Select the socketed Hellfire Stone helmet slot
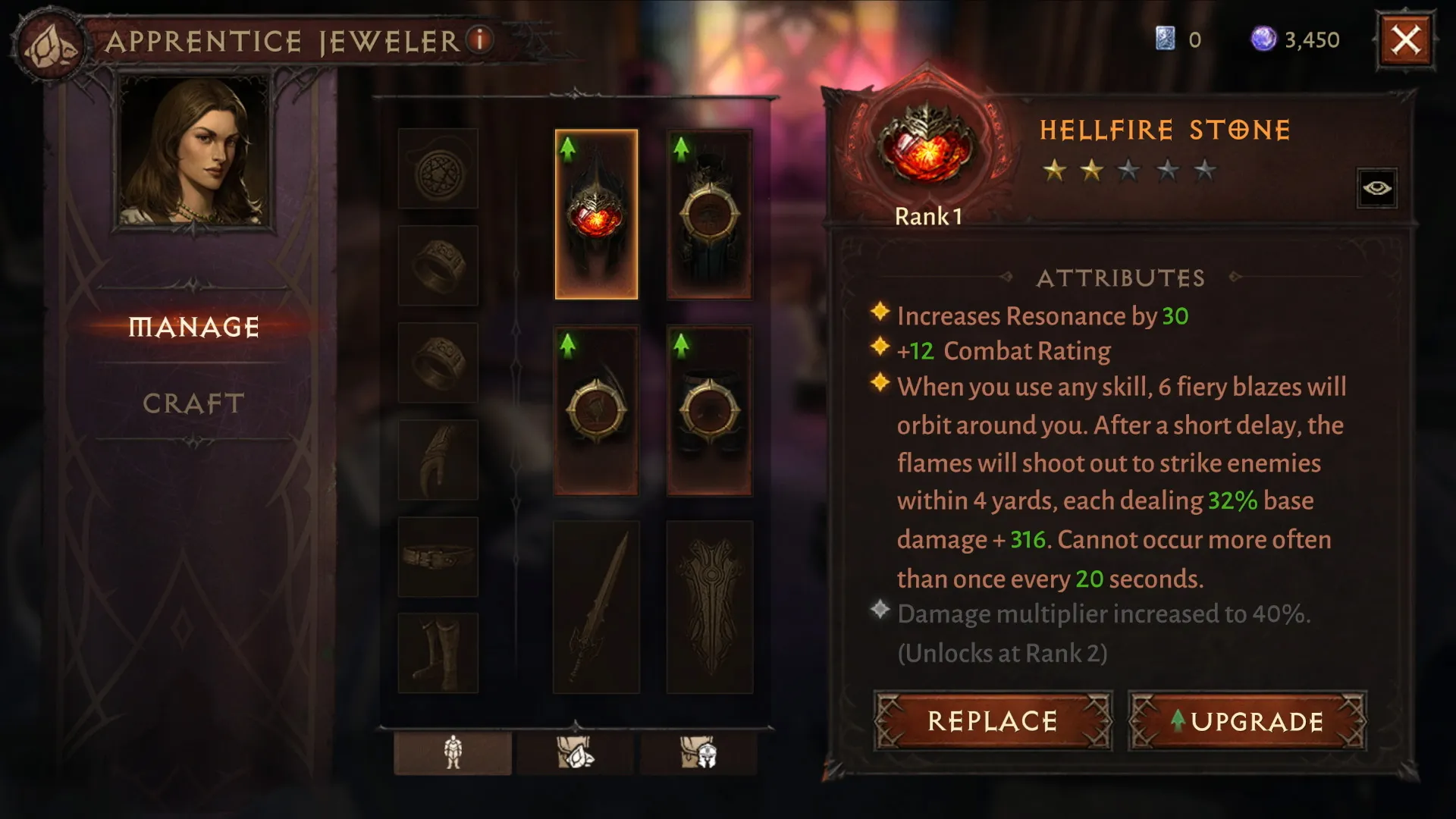The height and width of the screenshot is (819, 1456). point(596,214)
